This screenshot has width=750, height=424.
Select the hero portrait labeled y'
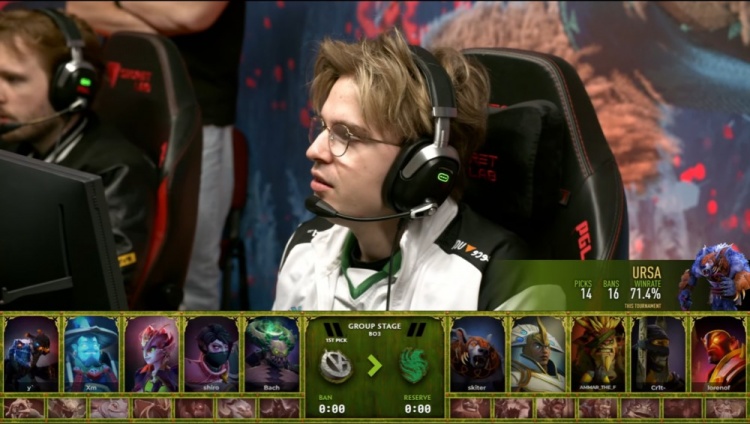31,353
